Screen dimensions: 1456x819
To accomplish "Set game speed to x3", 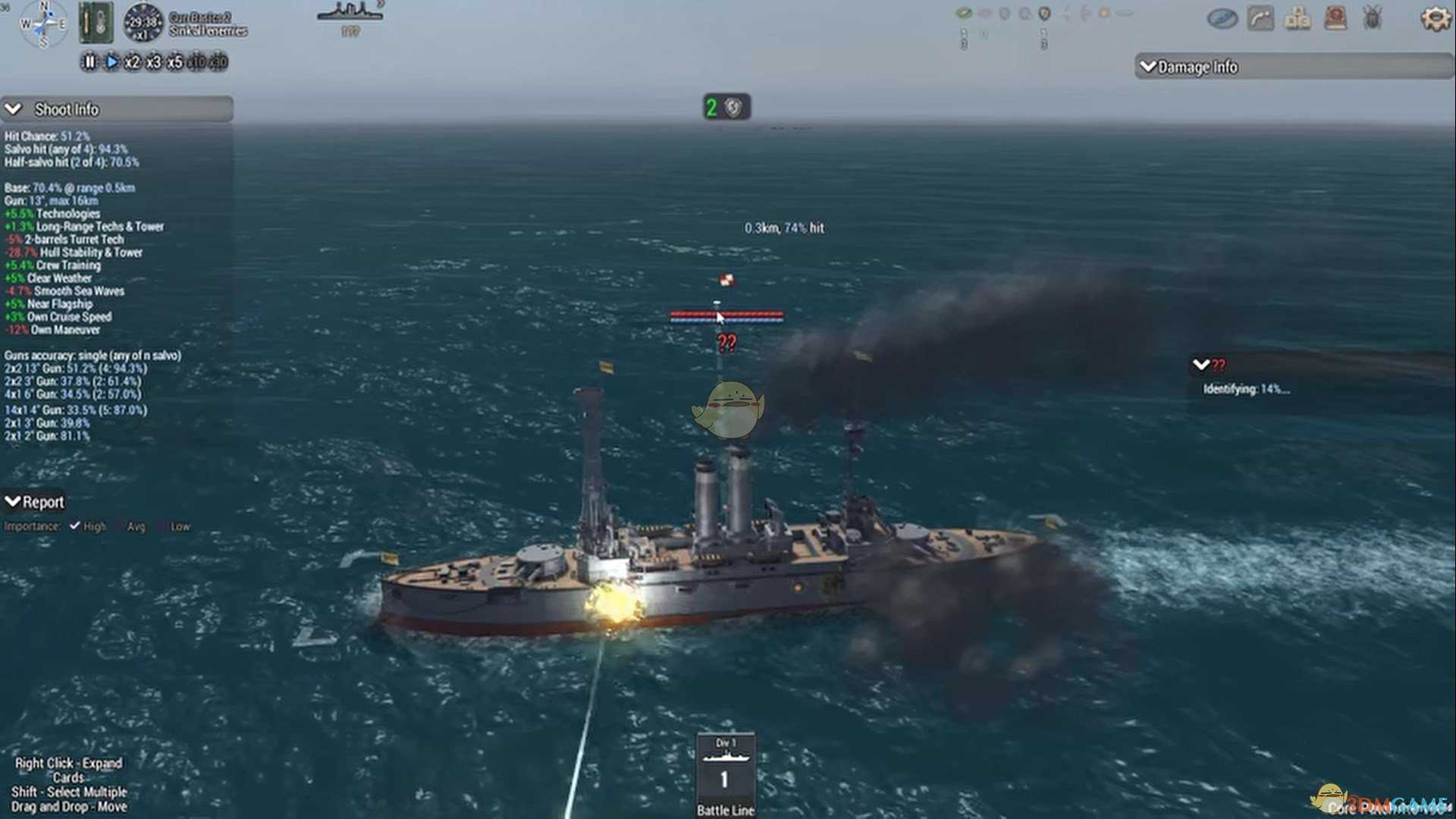I will pos(153,62).
